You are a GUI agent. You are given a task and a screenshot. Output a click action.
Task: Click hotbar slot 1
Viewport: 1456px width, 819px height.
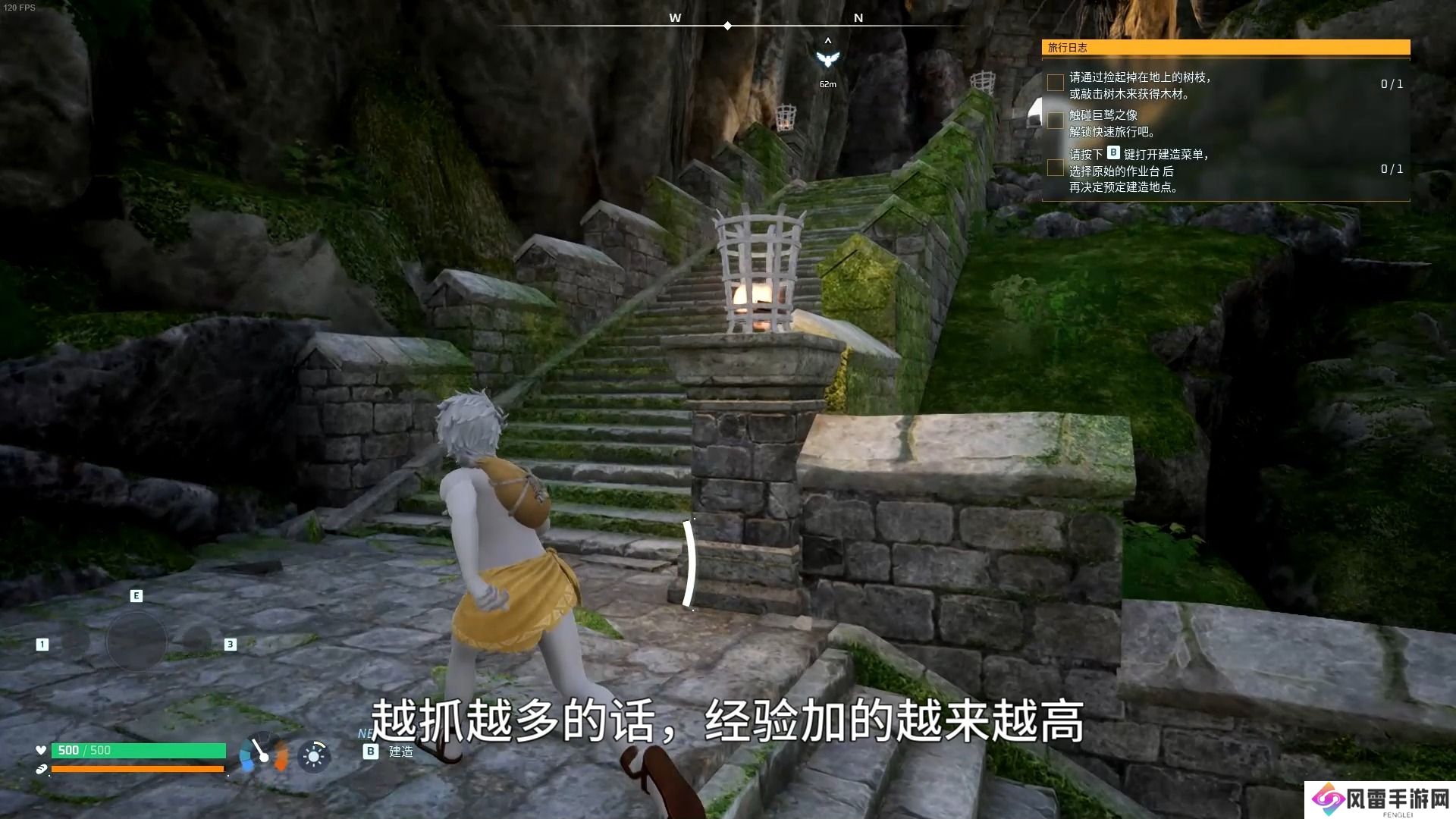(x=42, y=644)
